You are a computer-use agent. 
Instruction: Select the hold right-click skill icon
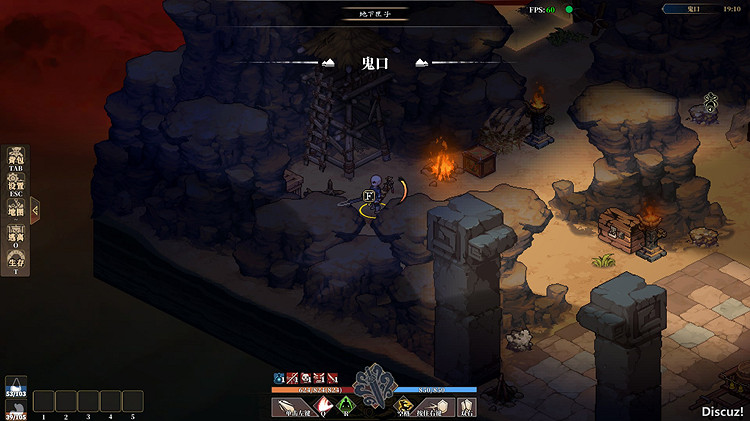436,406
